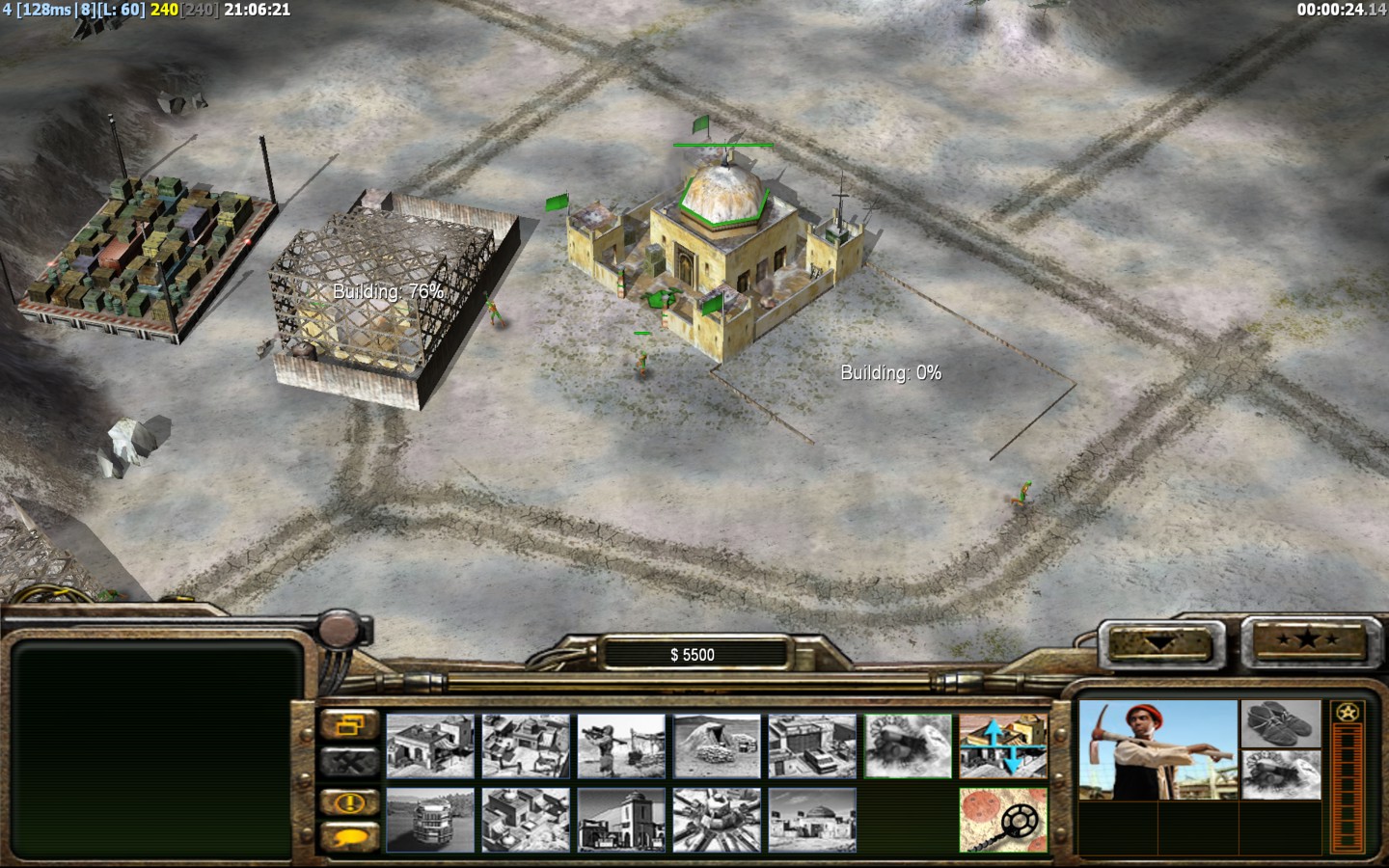Activate the metal detector mine-clearing command
The height and width of the screenshot is (868, 1389).
point(1003,820)
